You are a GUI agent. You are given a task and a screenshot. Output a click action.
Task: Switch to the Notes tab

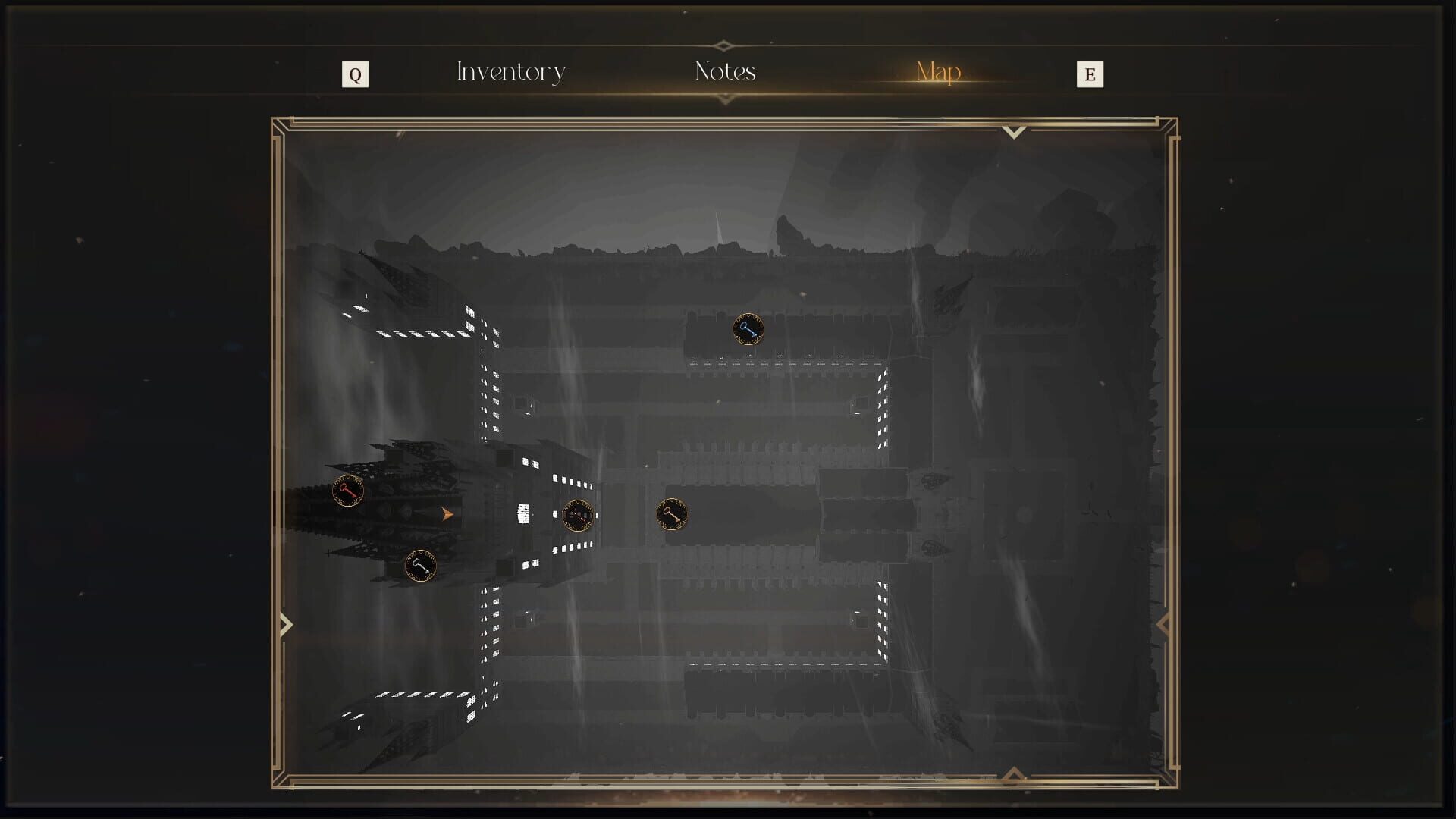click(723, 72)
